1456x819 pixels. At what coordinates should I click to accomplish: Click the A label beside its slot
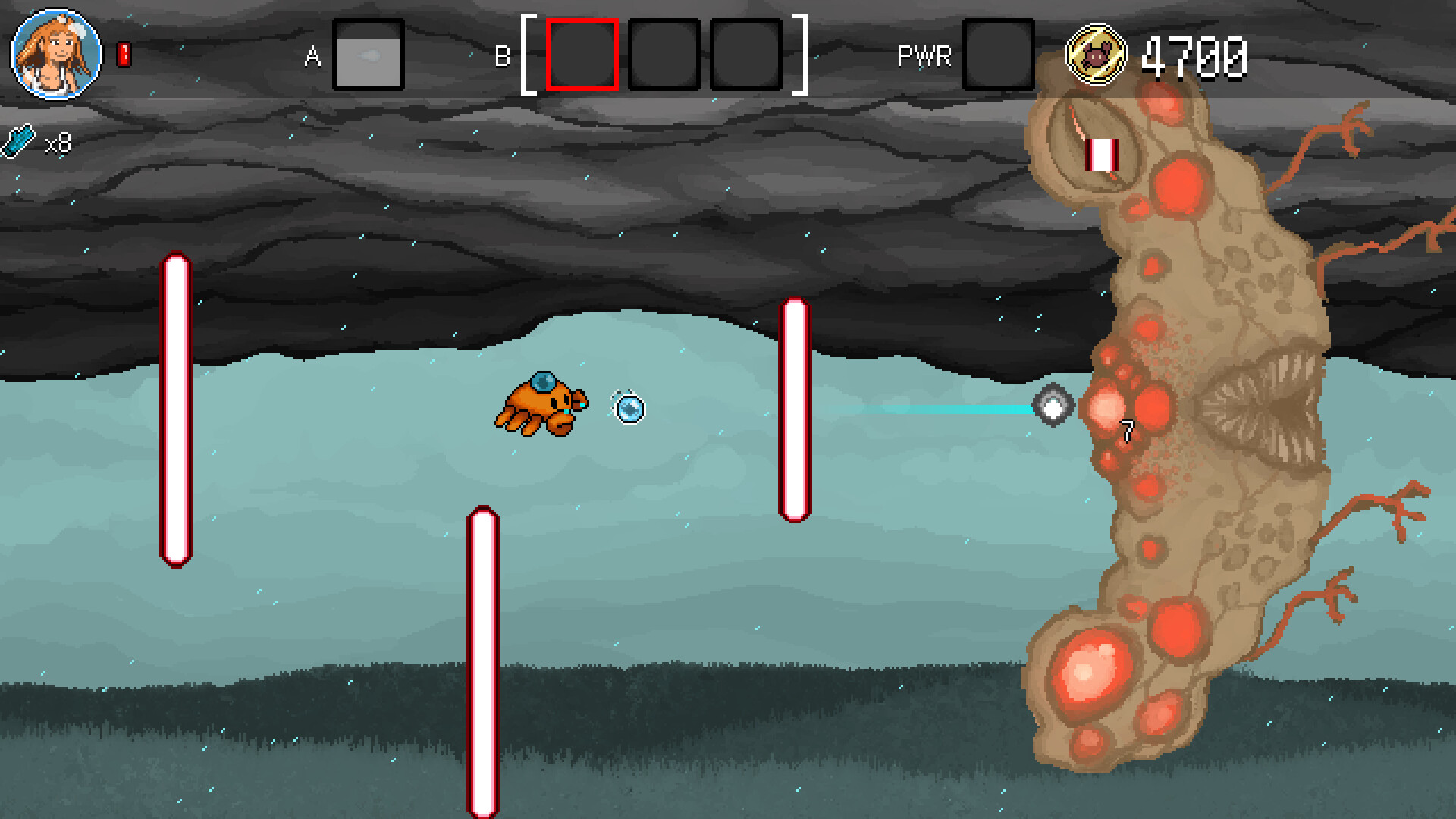311,56
